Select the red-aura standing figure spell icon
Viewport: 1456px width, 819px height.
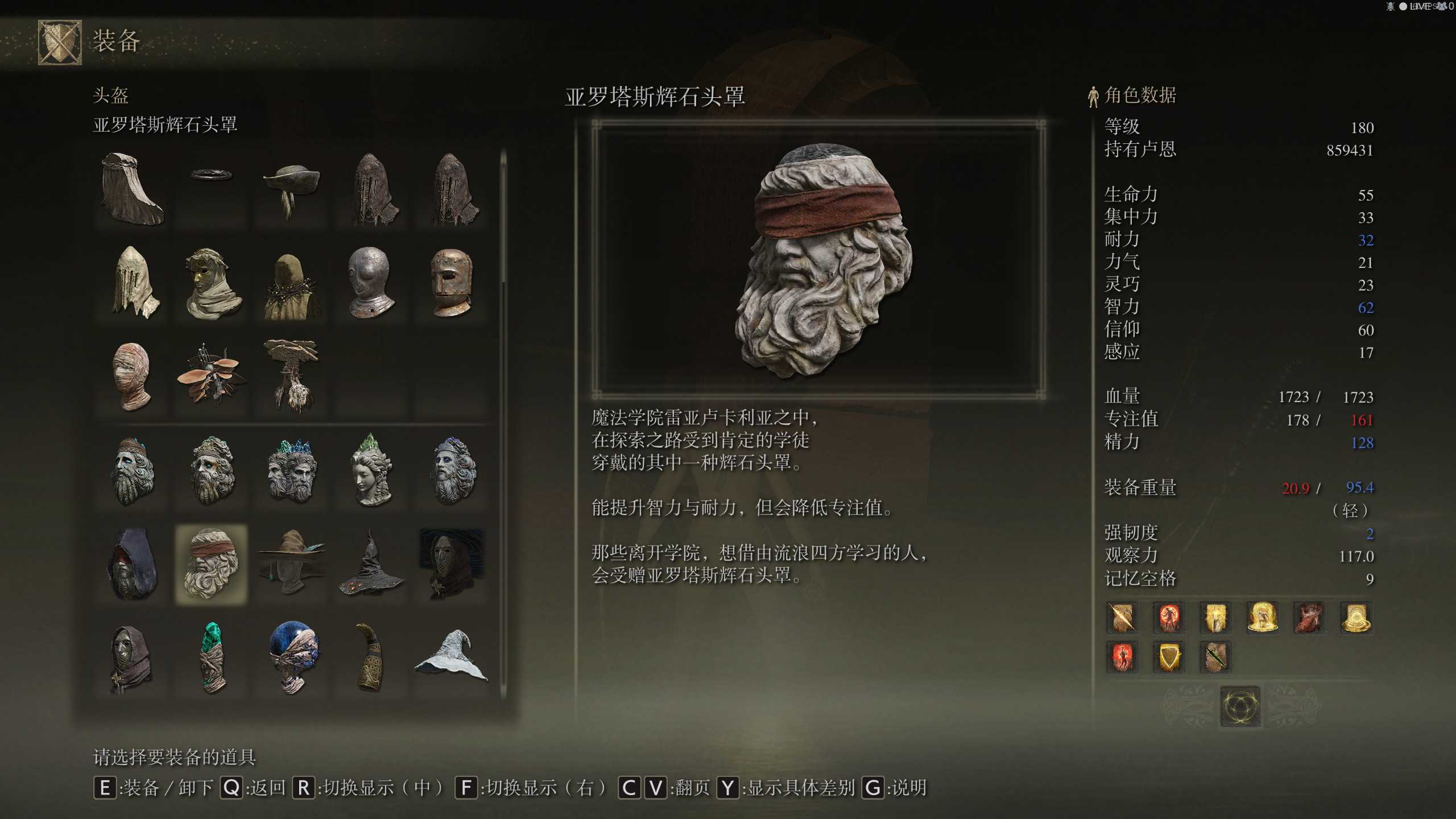(1168, 618)
